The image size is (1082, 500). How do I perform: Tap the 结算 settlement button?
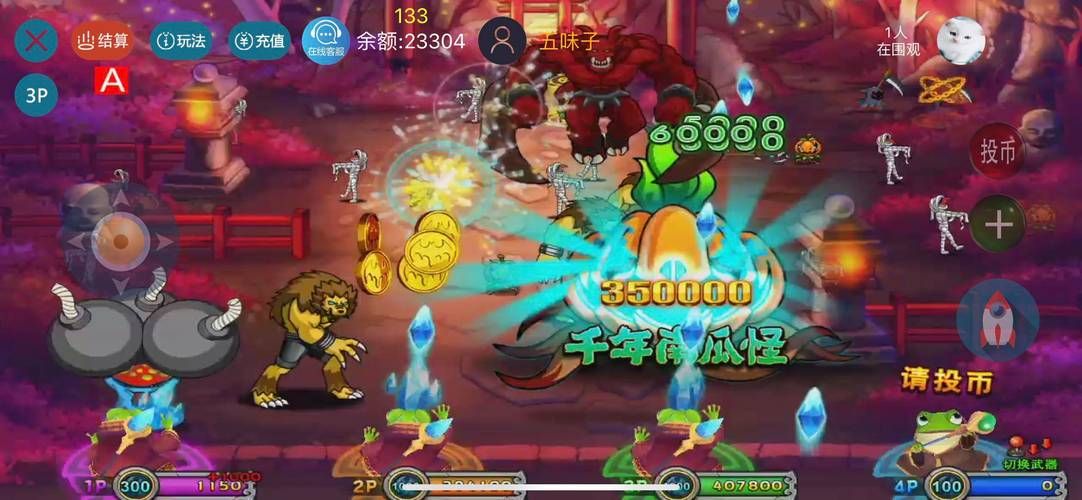coord(103,41)
